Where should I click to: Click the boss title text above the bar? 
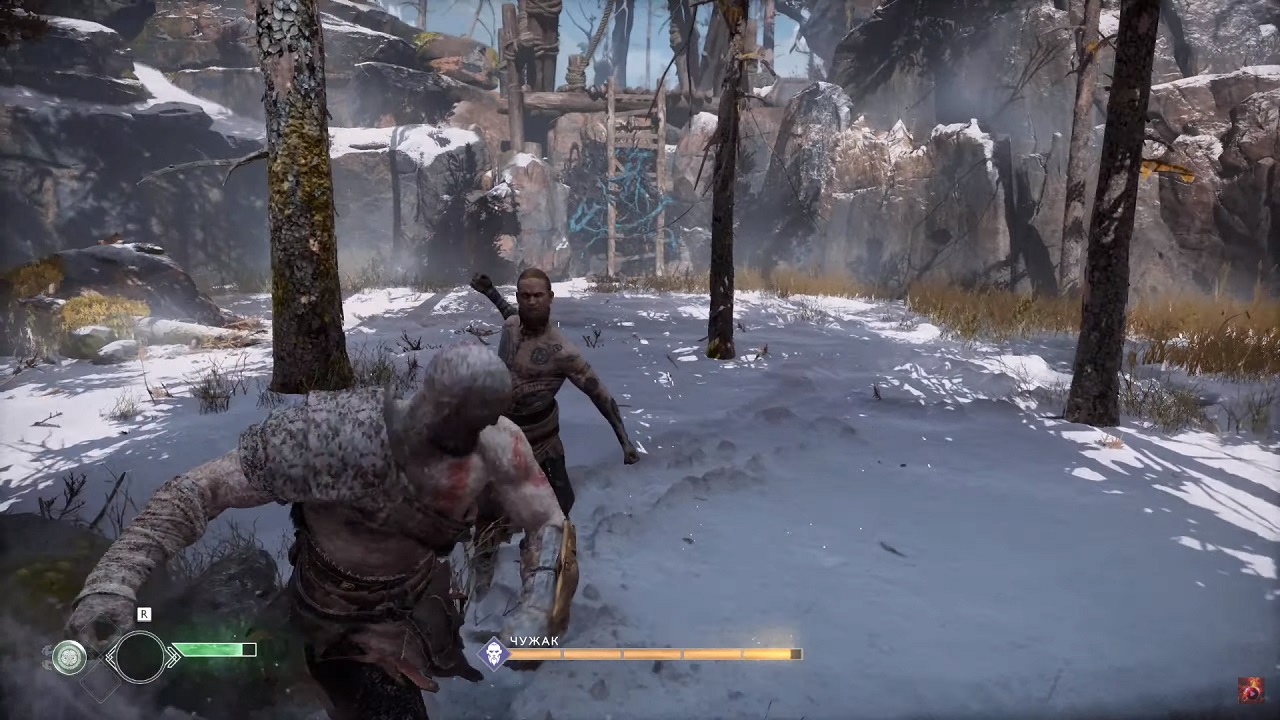coord(534,641)
